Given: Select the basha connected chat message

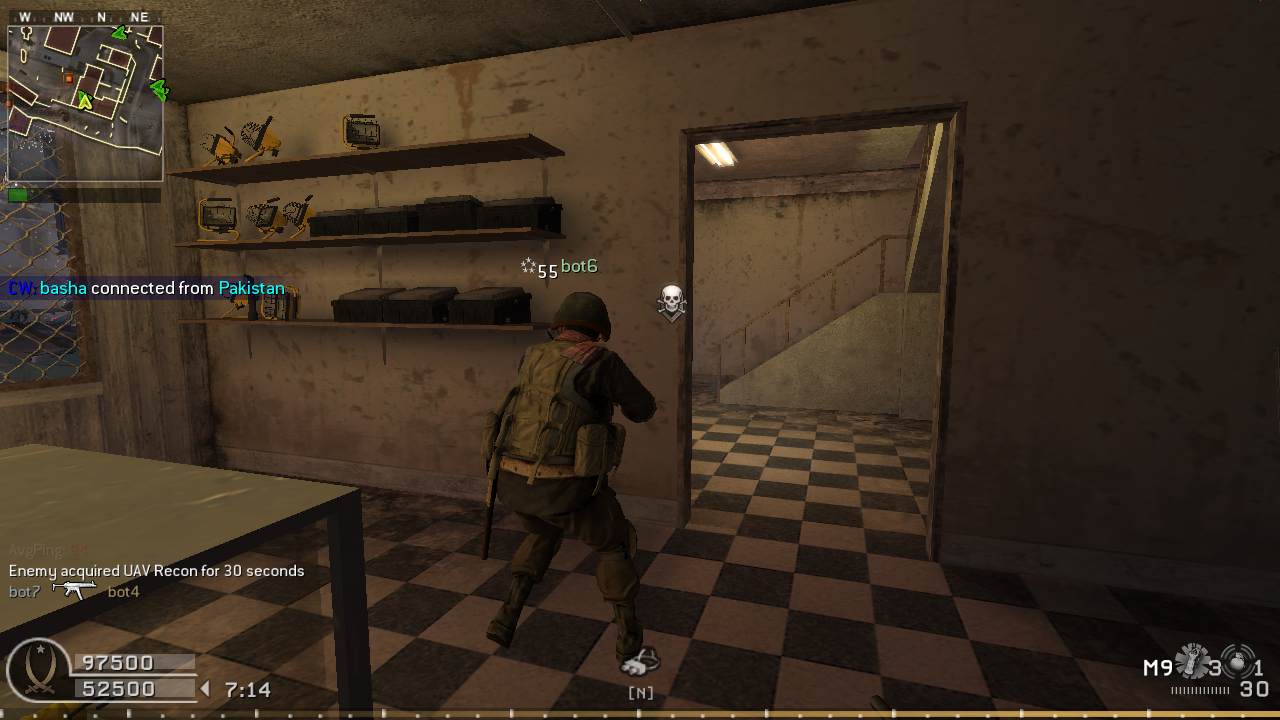Looking at the screenshot, I should [x=146, y=288].
